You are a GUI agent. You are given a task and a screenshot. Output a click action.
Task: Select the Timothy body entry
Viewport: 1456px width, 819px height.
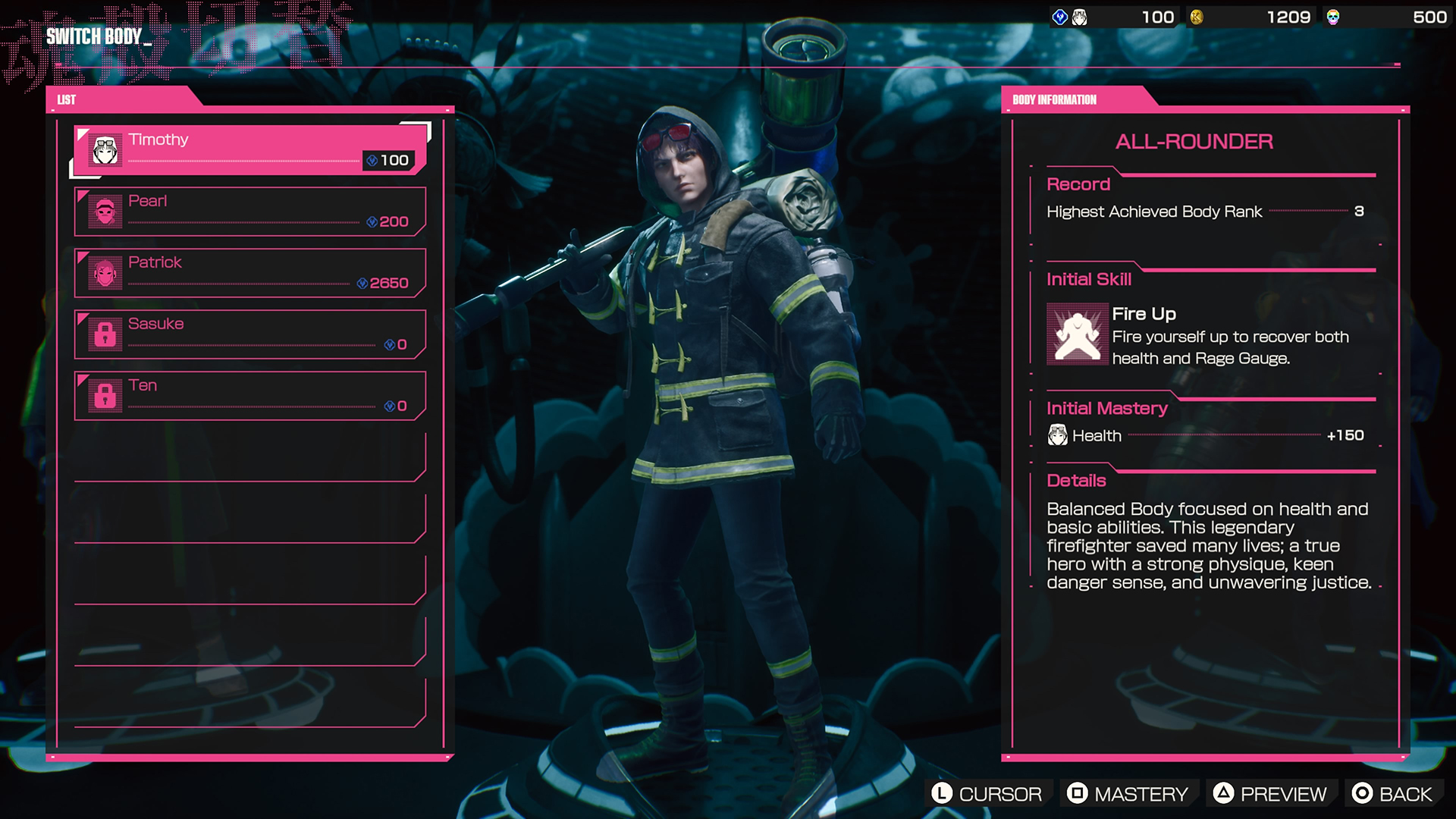250,149
